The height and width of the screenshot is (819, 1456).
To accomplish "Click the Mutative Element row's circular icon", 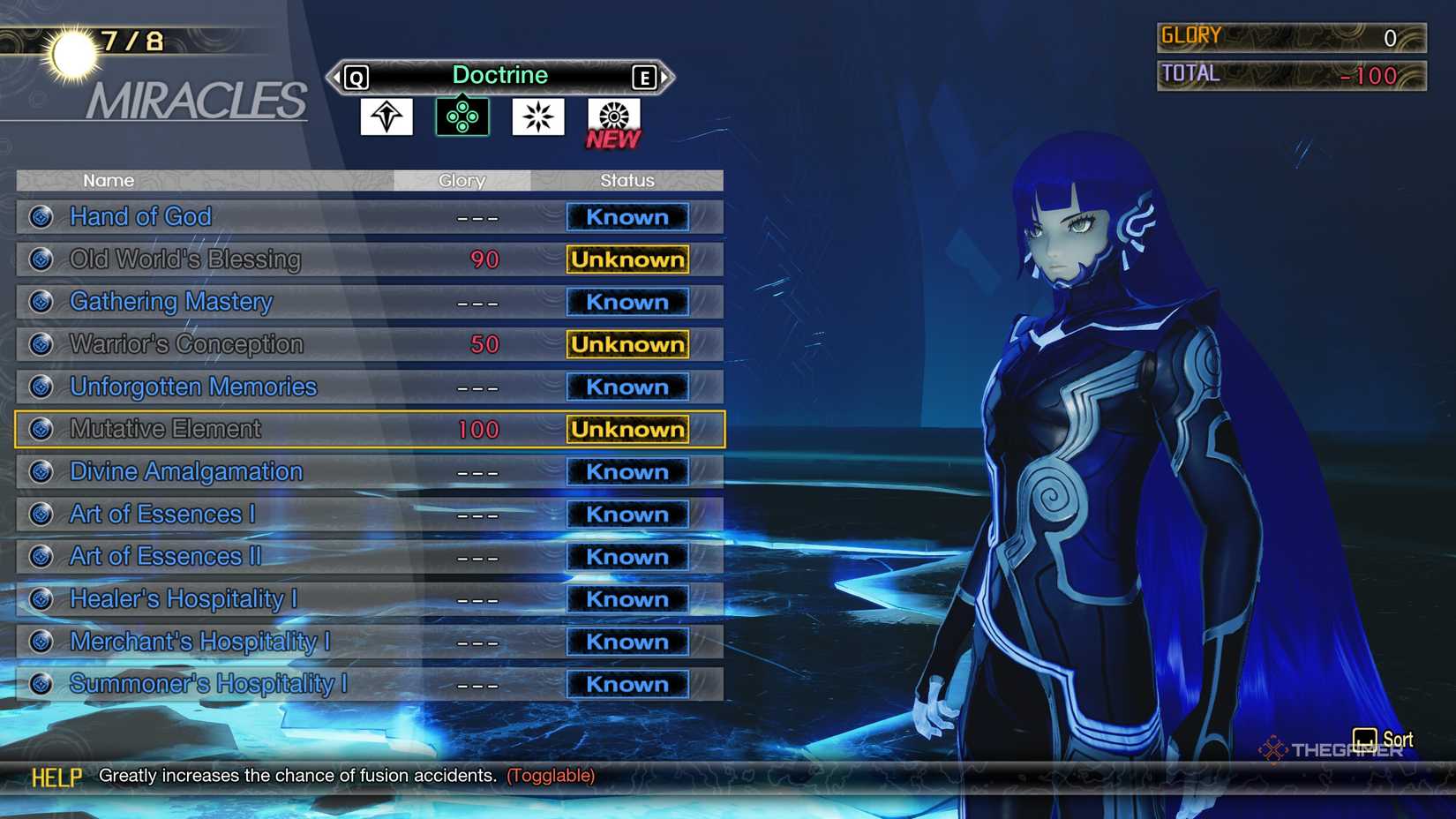I will click(x=40, y=429).
